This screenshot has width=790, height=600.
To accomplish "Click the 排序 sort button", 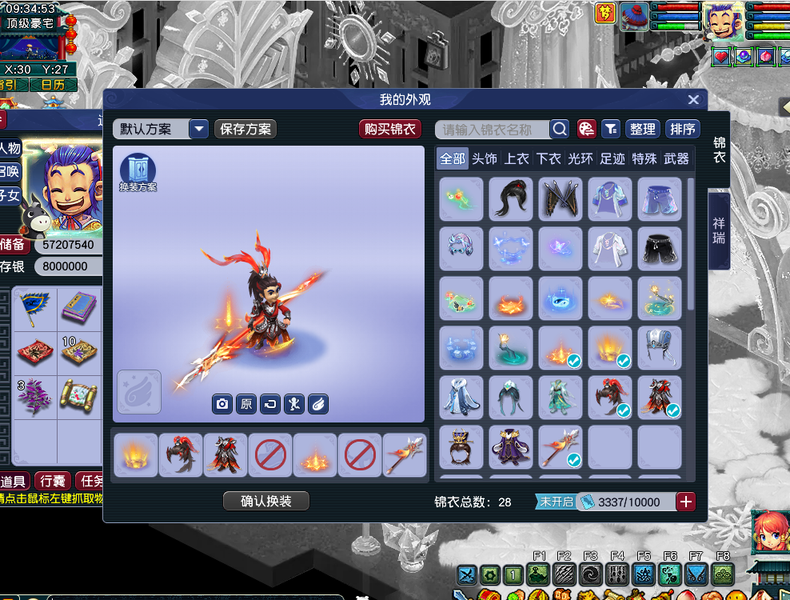I will tap(682, 129).
